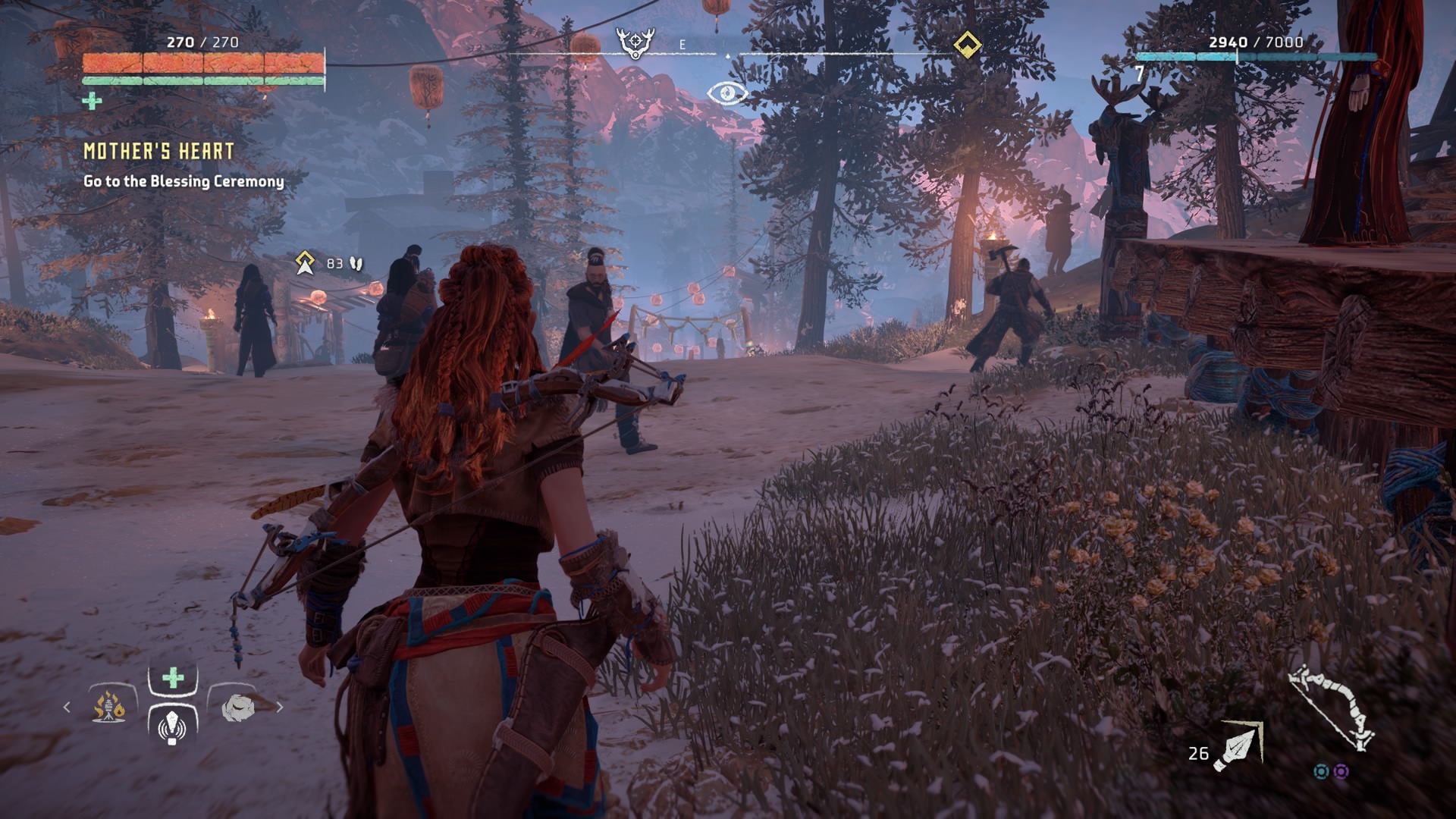The image size is (1456, 819).
Task: Use the green medicine pouch plus icon
Action: point(92,101)
